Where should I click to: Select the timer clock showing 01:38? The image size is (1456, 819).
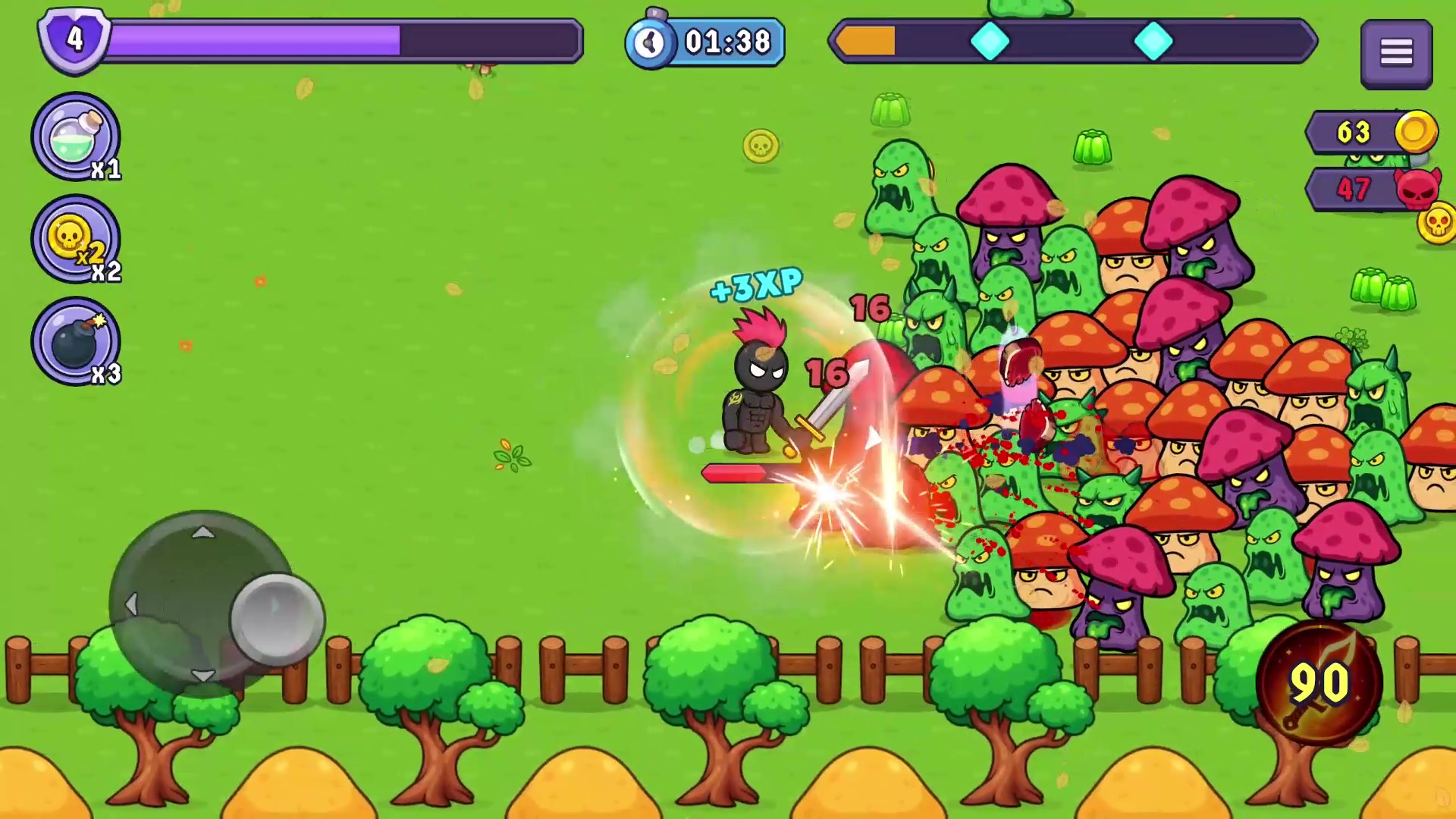pyautogui.click(x=704, y=42)
